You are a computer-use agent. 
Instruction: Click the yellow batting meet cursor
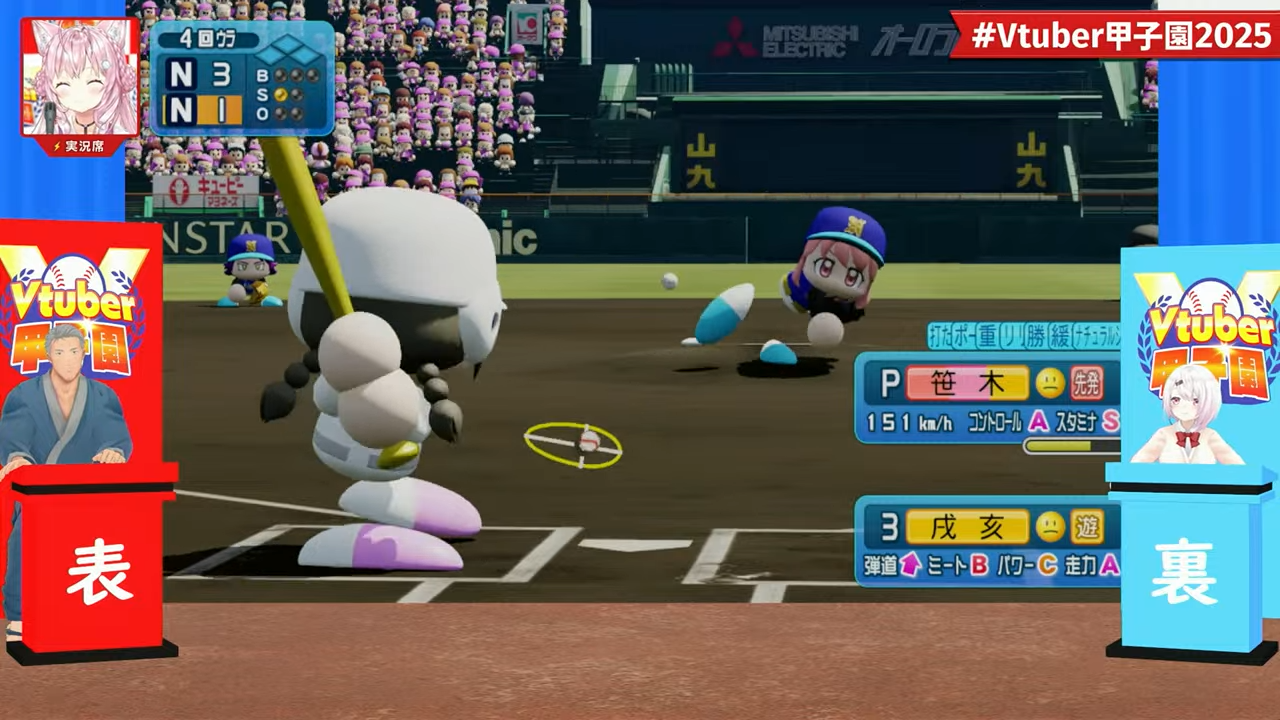click(x=573, y=444)
